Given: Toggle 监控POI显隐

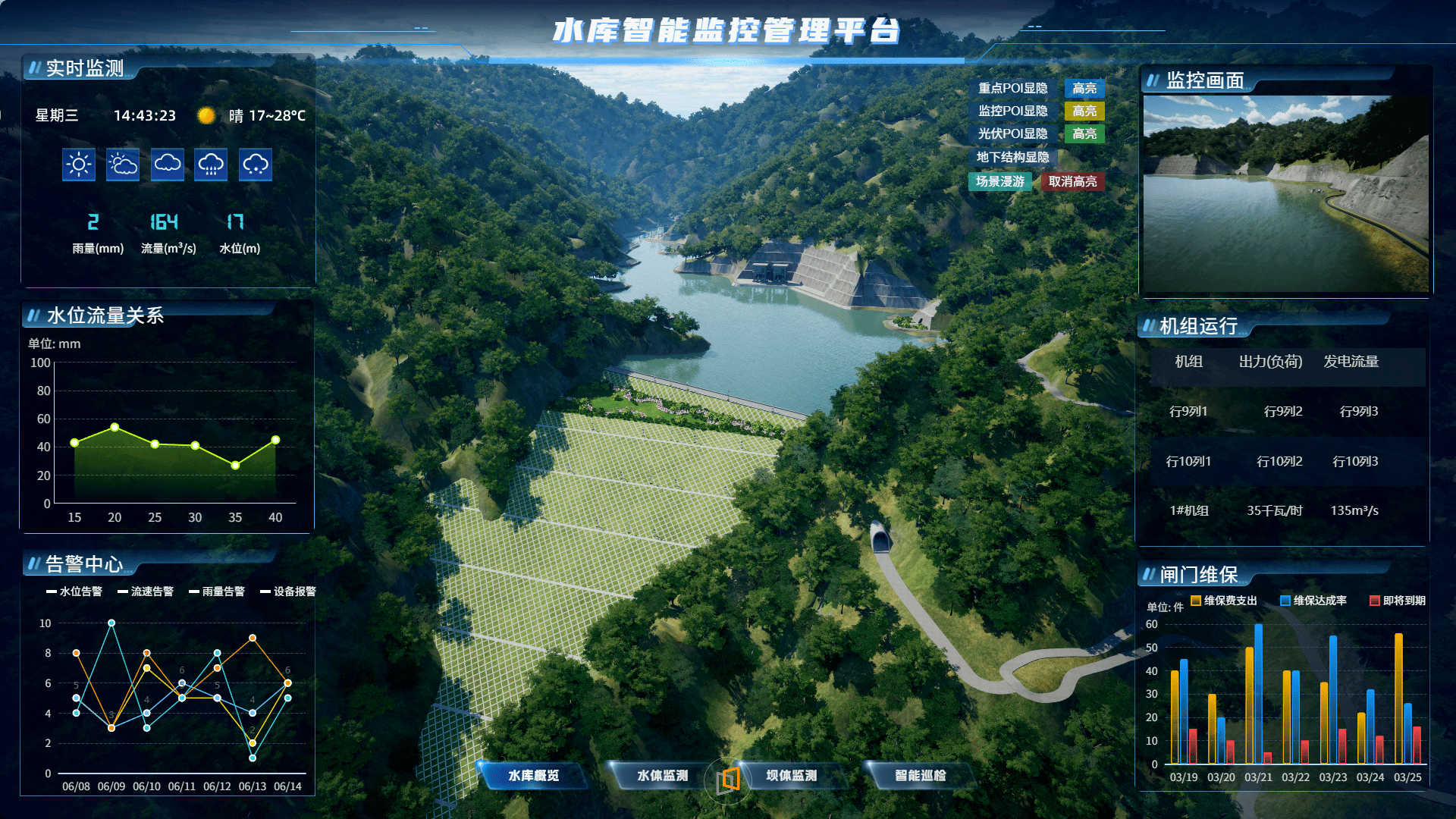Looking at the screenshot, I should point(1012,111).
